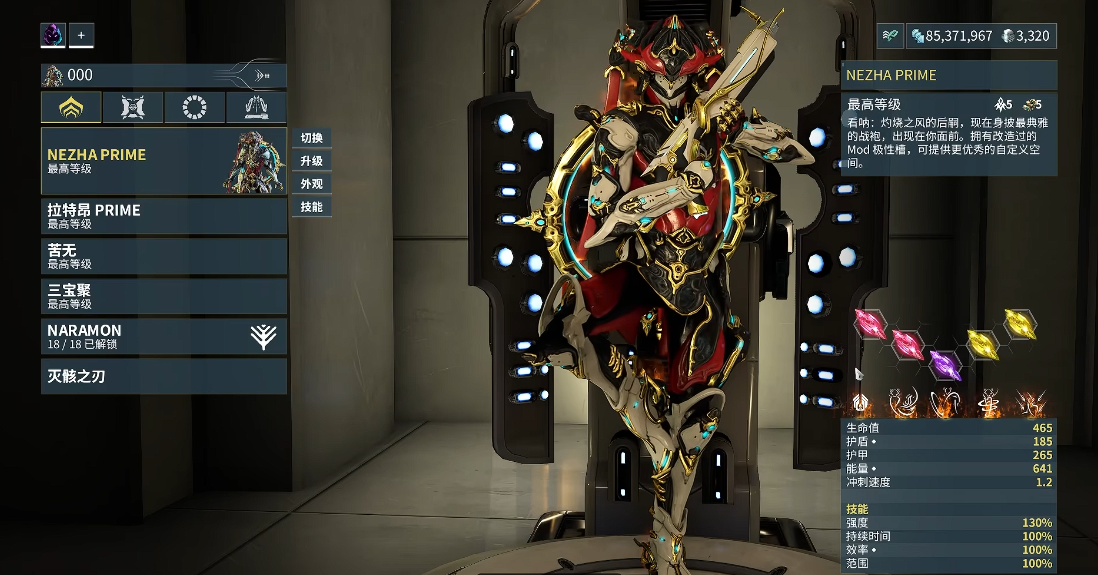The width and height of the screenshot is (1098, 575).
Task: Open the 升级 (upgrade) menu
Action: tap(311, 161)
